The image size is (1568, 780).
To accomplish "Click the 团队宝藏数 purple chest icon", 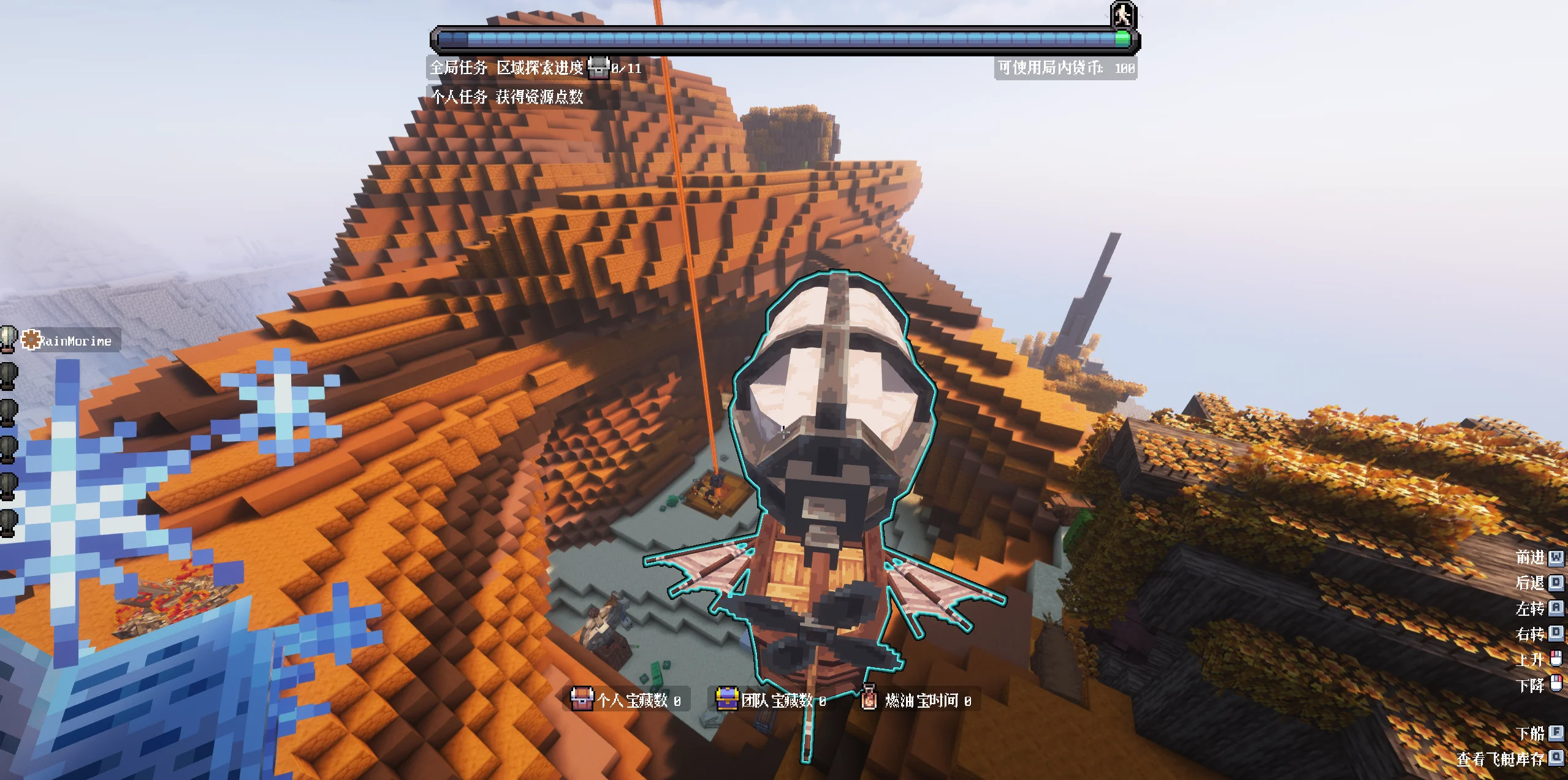I will coord(727,699).
